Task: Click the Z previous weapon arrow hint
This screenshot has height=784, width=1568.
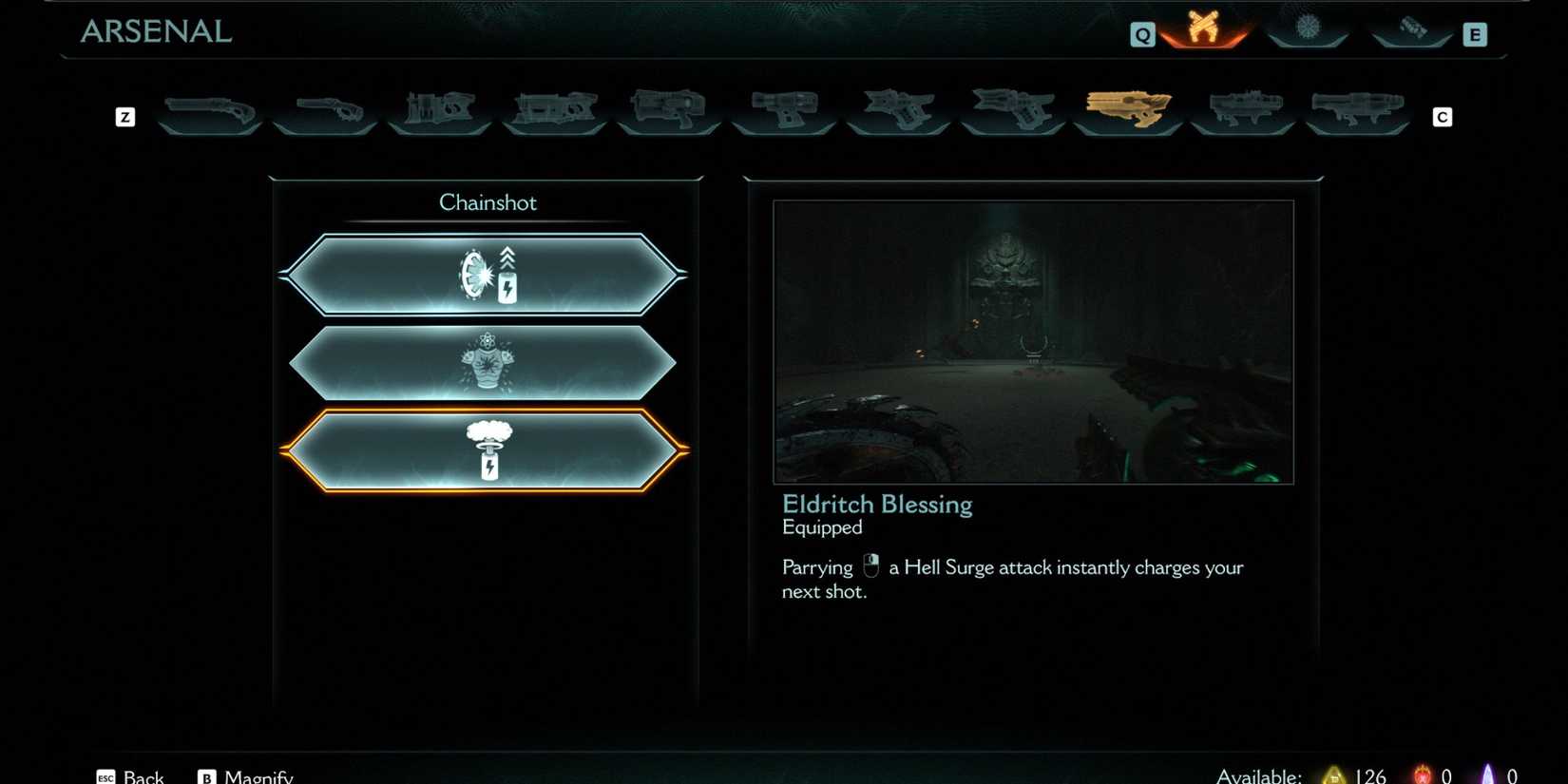Action: click(124, 117)
